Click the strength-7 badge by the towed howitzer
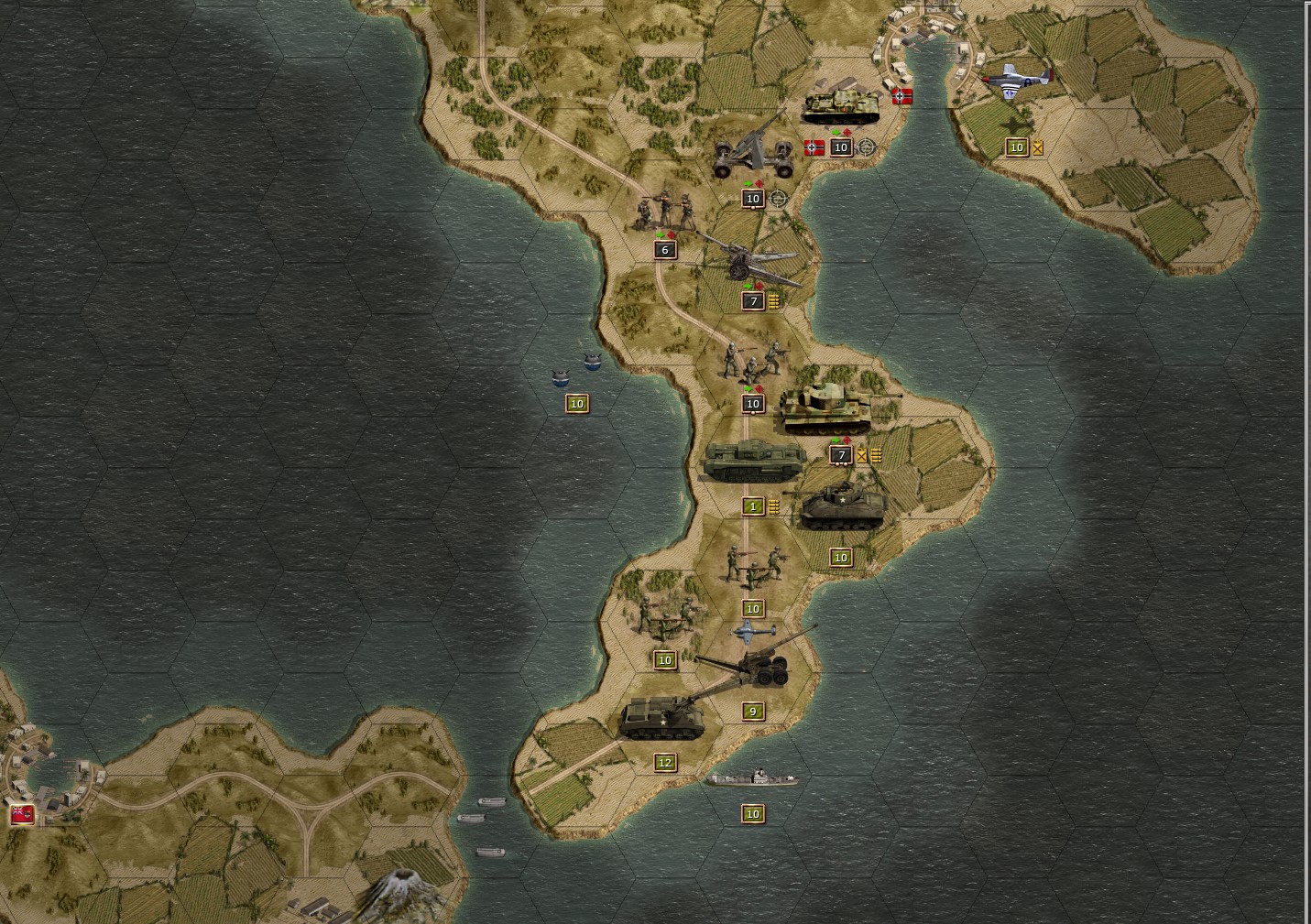The height and width of the screenshot is (924, 1311). pos(753,299)
